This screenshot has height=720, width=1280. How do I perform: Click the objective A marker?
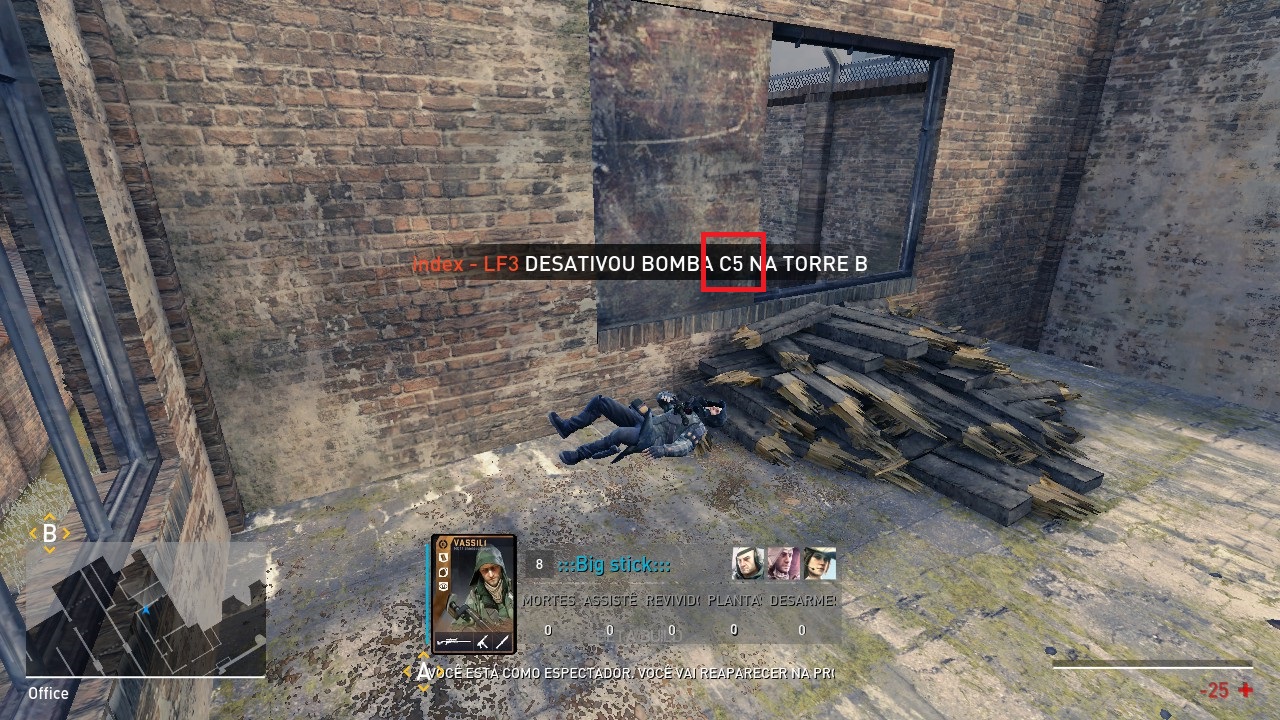point(423,672)
